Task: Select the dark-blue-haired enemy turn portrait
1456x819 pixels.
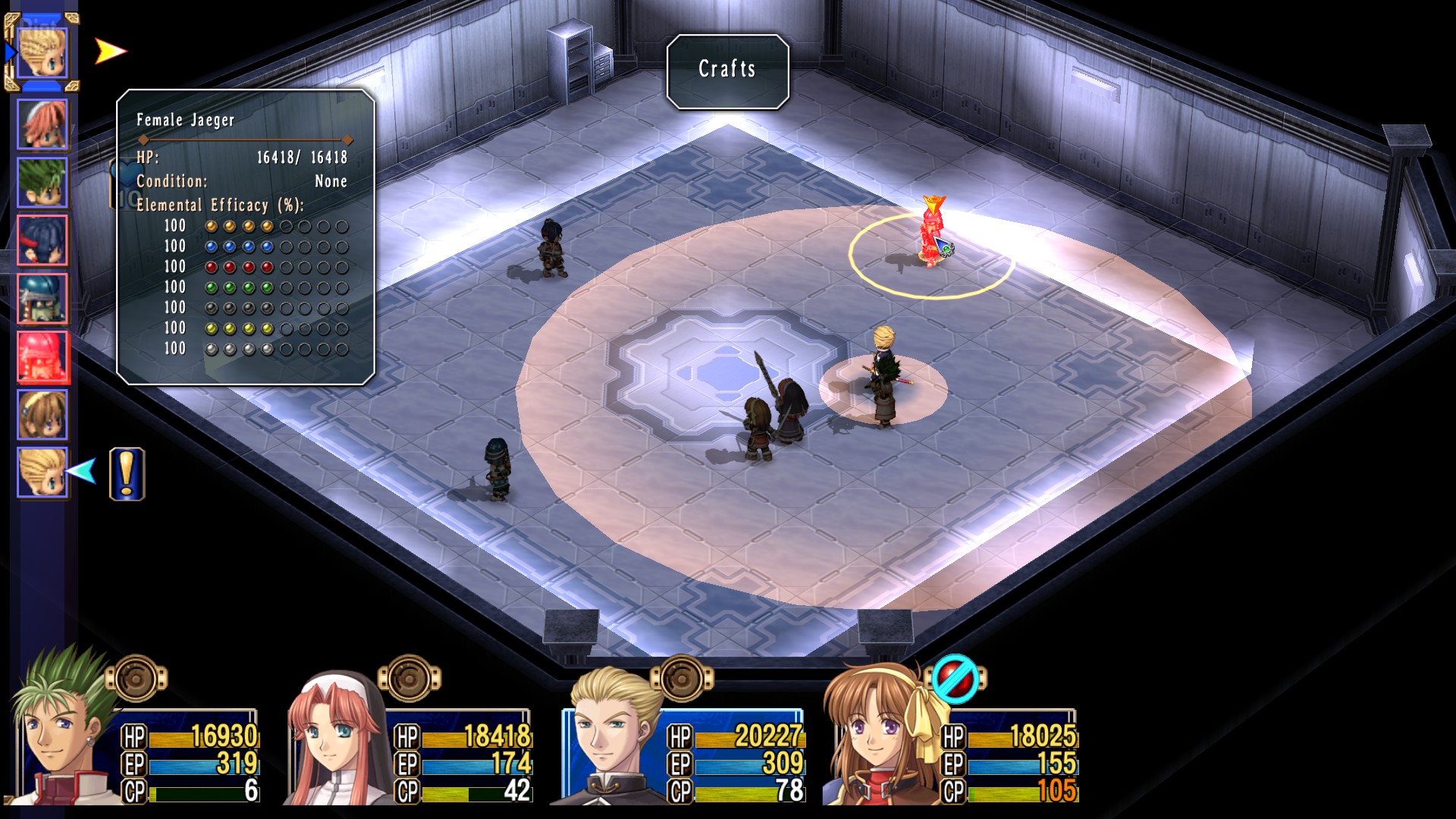Action: tap(42, 240)
